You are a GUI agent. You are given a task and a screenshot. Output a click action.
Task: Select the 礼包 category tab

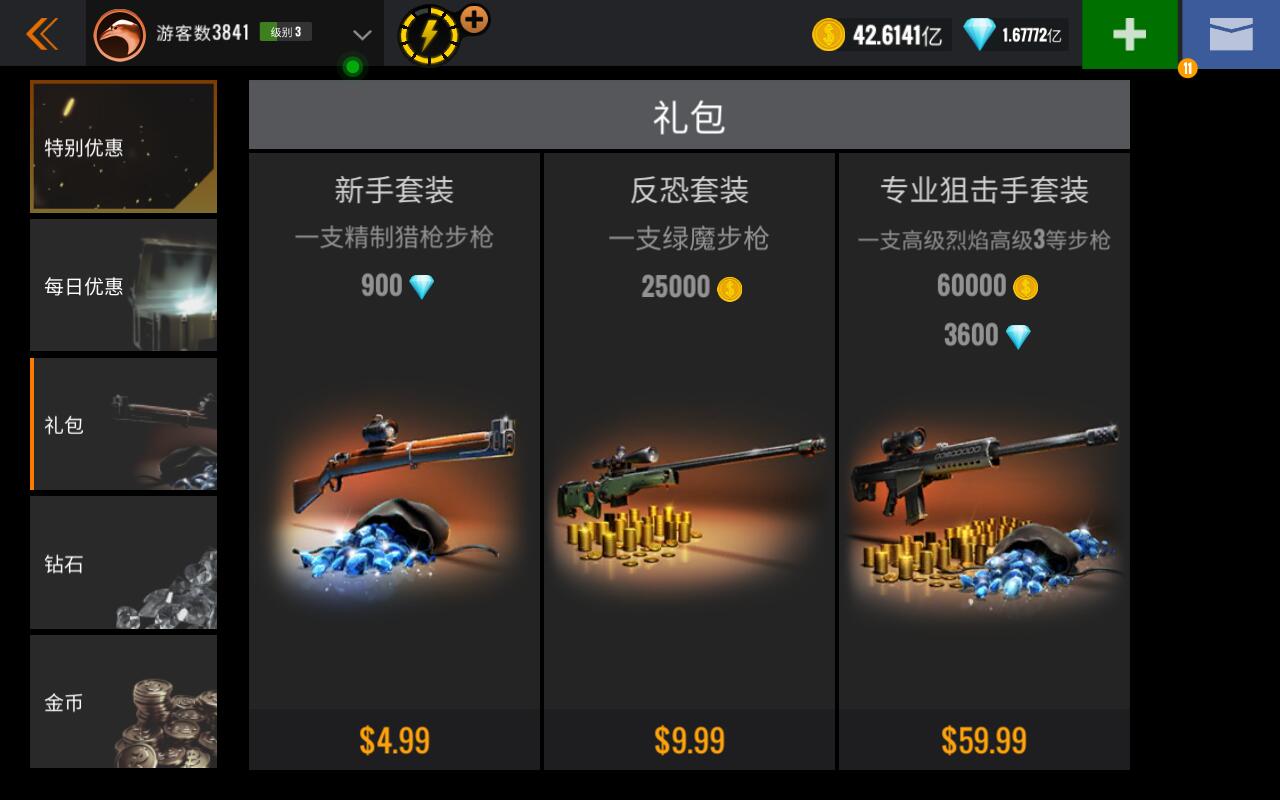(x=123, y=425)
